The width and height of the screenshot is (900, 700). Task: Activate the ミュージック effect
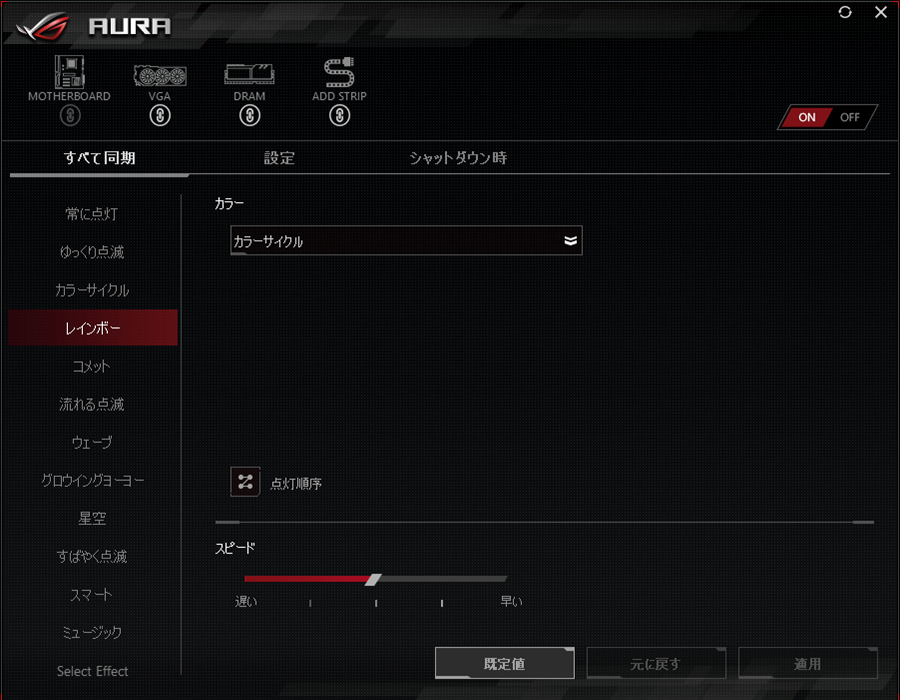92,633
